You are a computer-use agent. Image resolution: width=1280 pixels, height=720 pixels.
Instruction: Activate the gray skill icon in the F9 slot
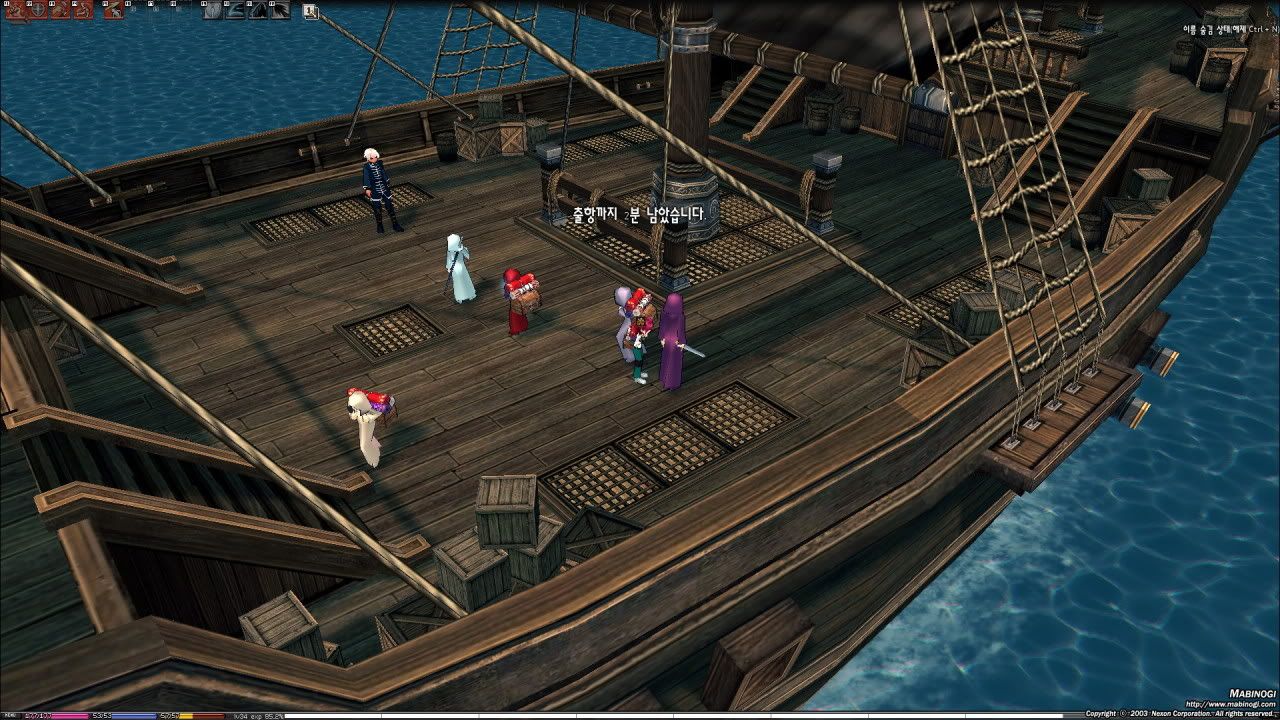pos(212,11)
